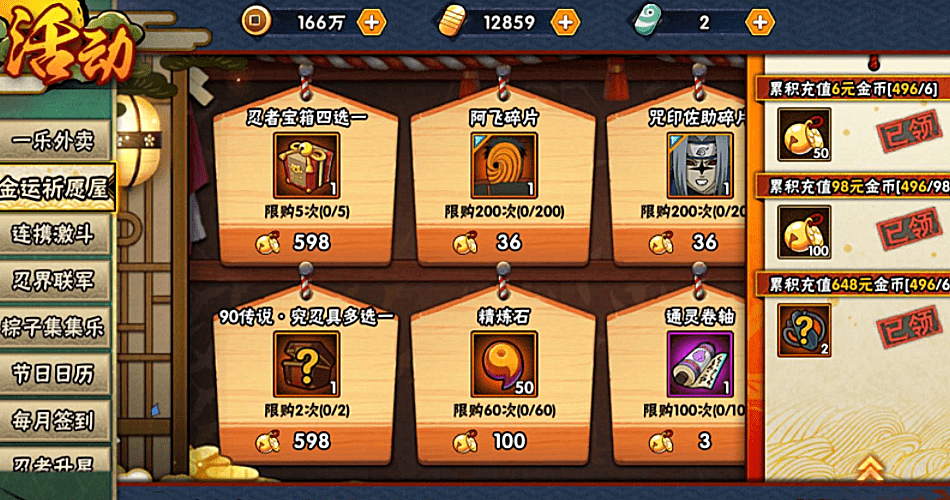Switch to the 连携激斗 tab

[x=55, y=234]
